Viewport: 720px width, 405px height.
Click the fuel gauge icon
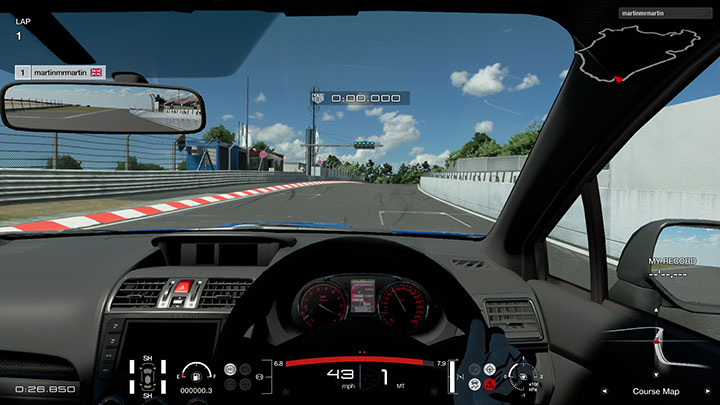(x=194, y=374)
